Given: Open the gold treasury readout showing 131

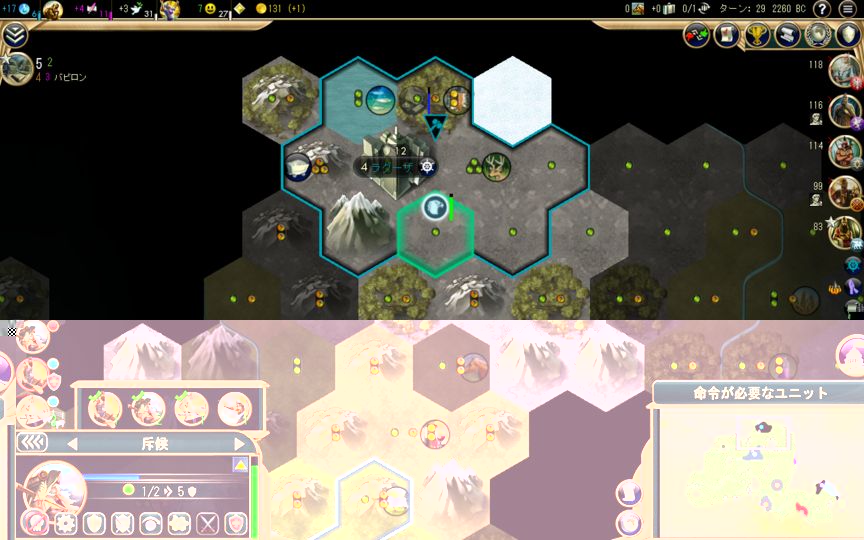Looking at the screenshot, I should pos(281,9).
